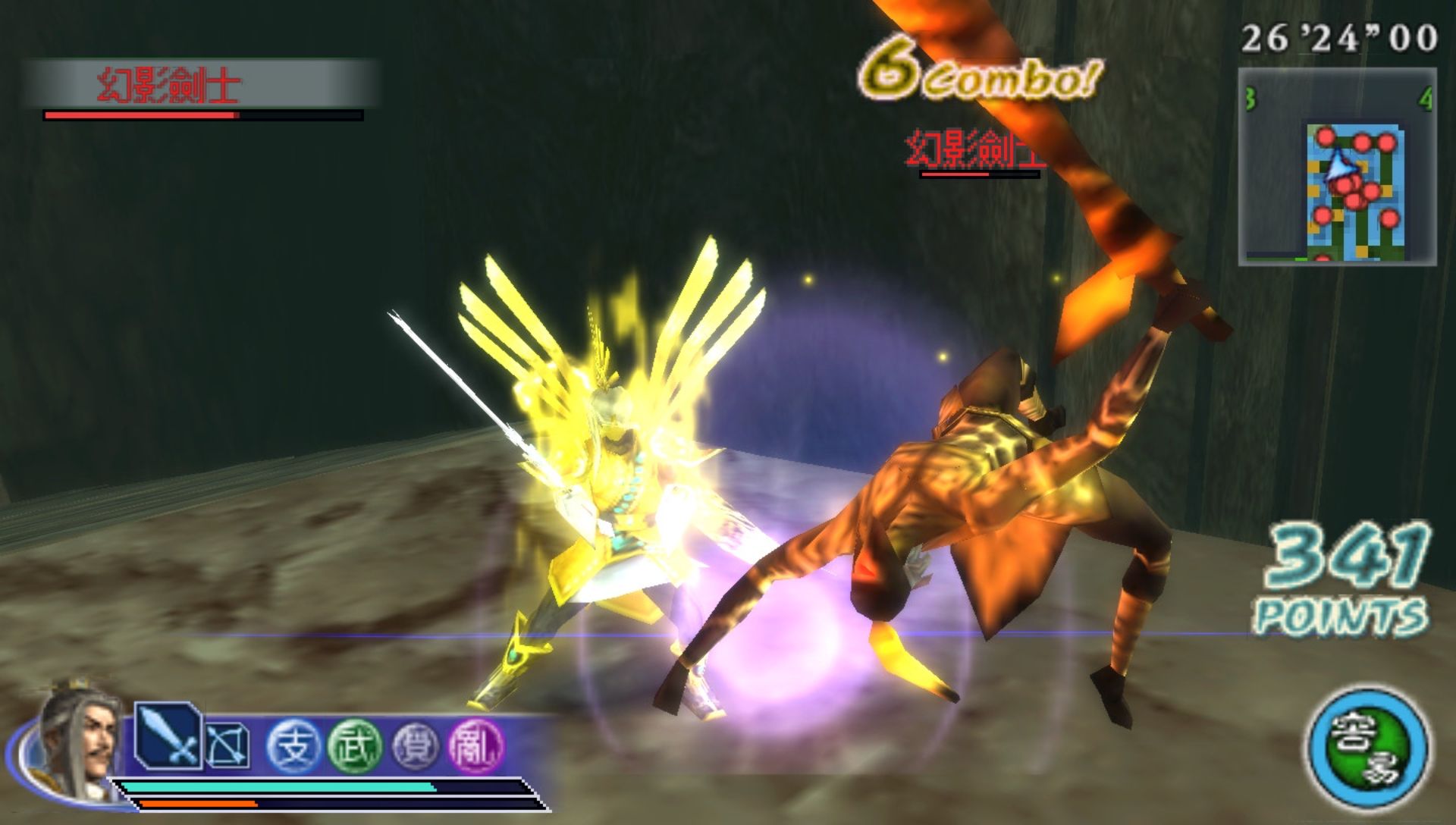Activate the green 武 skill orb
This screenshot has width=1456, height=825.
(353, 745)
